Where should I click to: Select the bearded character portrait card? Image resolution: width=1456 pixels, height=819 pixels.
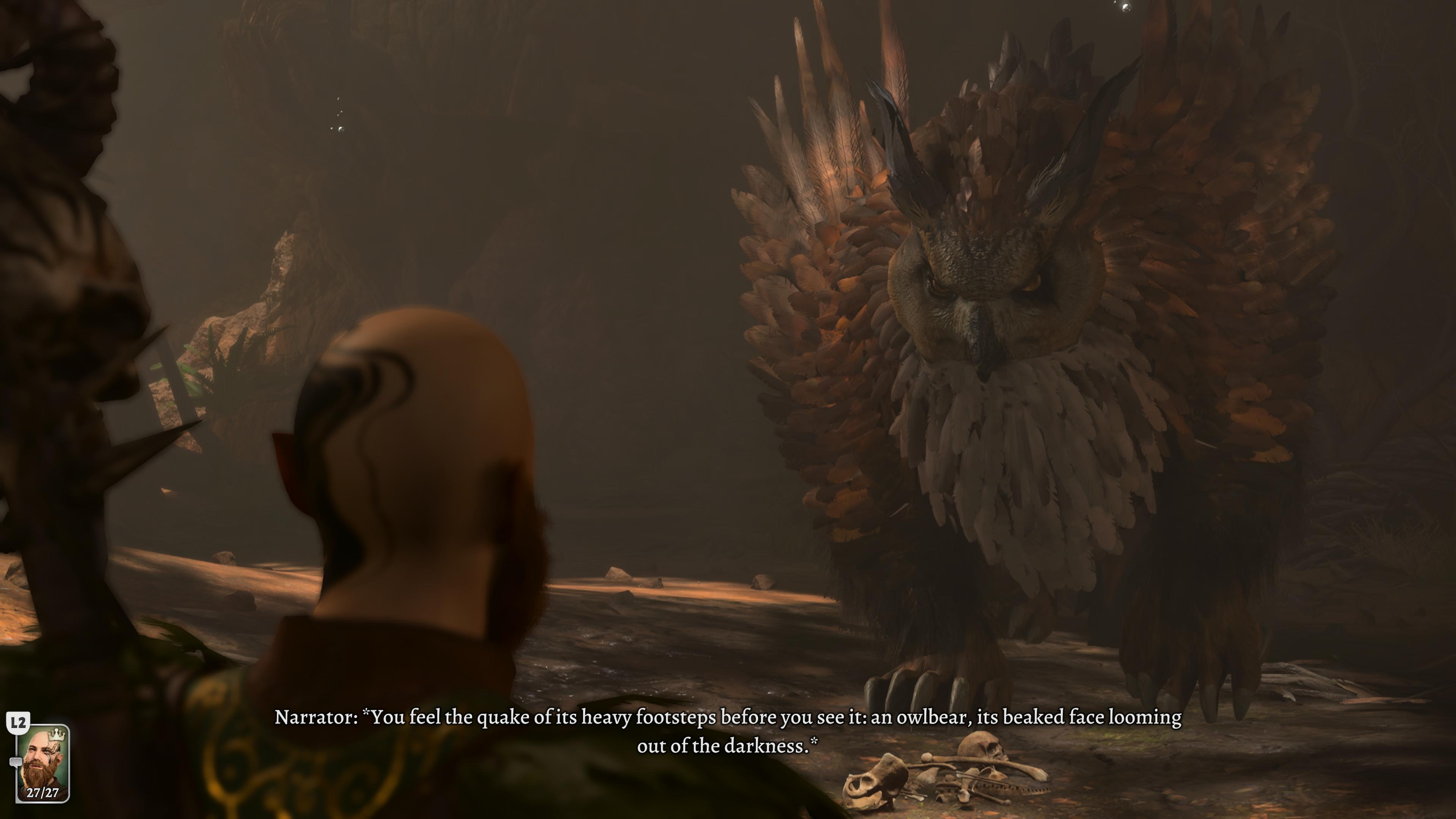click(x=43, y=763)
